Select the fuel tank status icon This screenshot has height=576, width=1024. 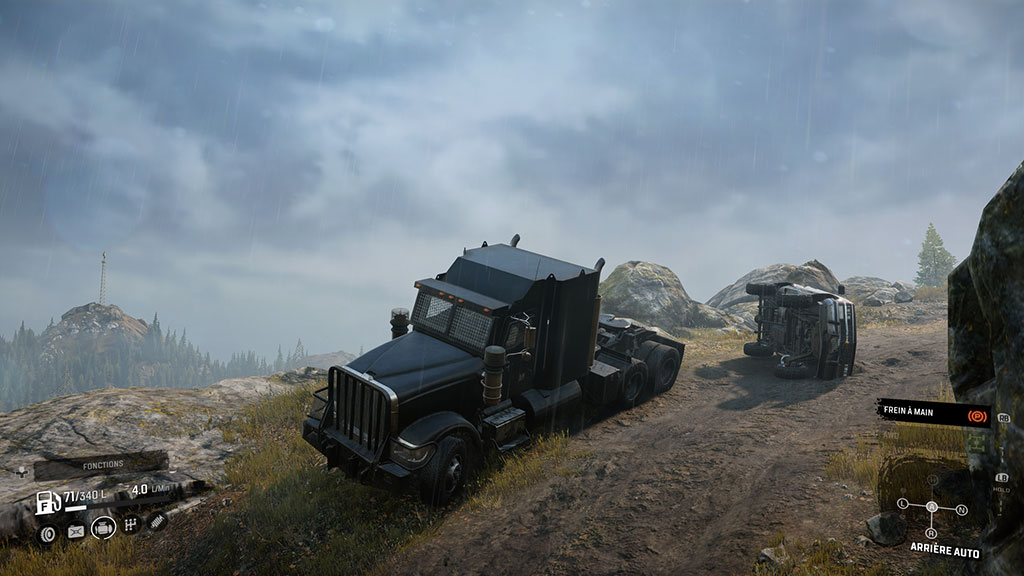click(x=75, y=531)
